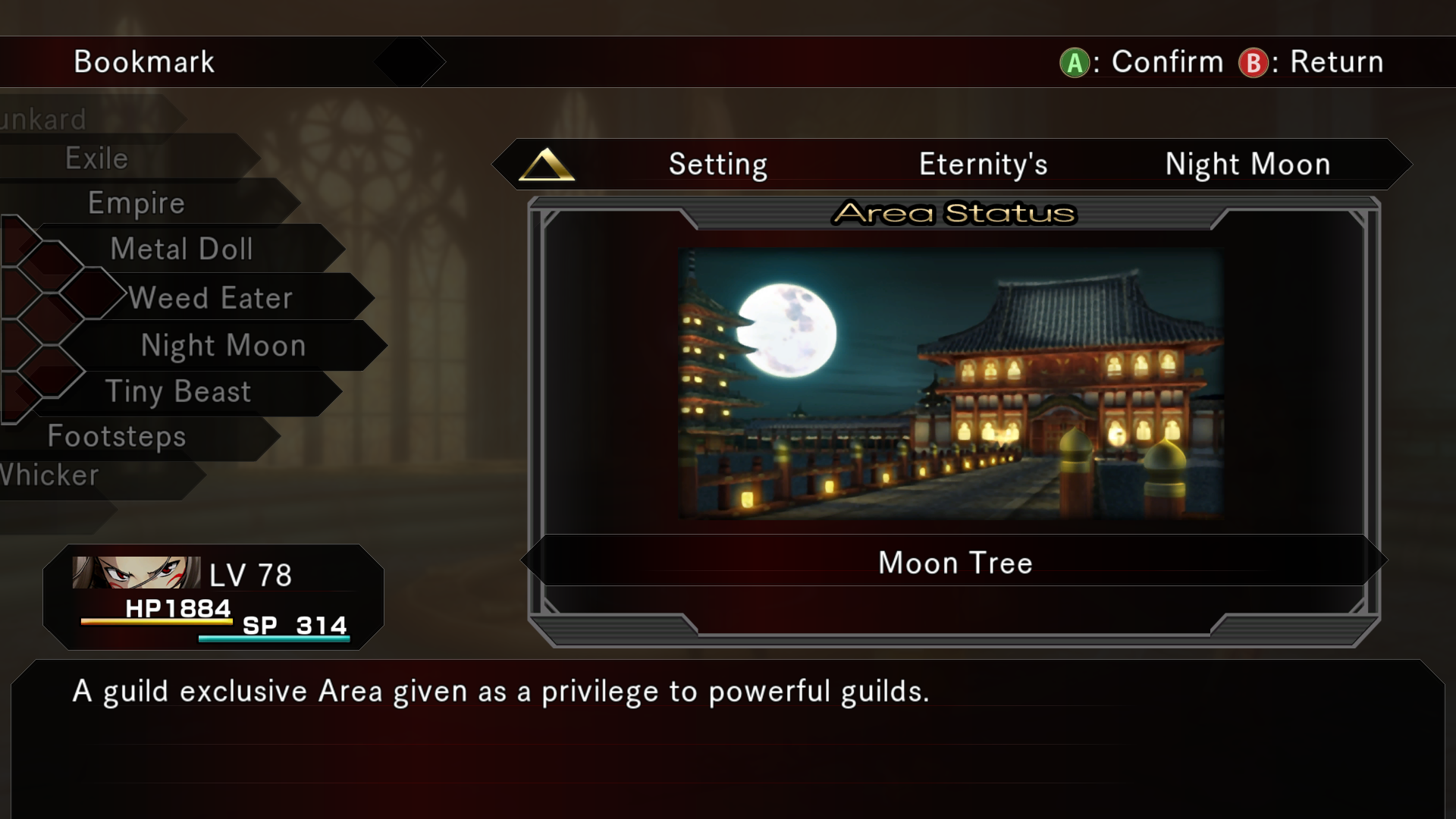The height and width of the screenshot is (819, 1456).
Task: Select Weed Eater in the bookmark list
Action: pos(210,298)
